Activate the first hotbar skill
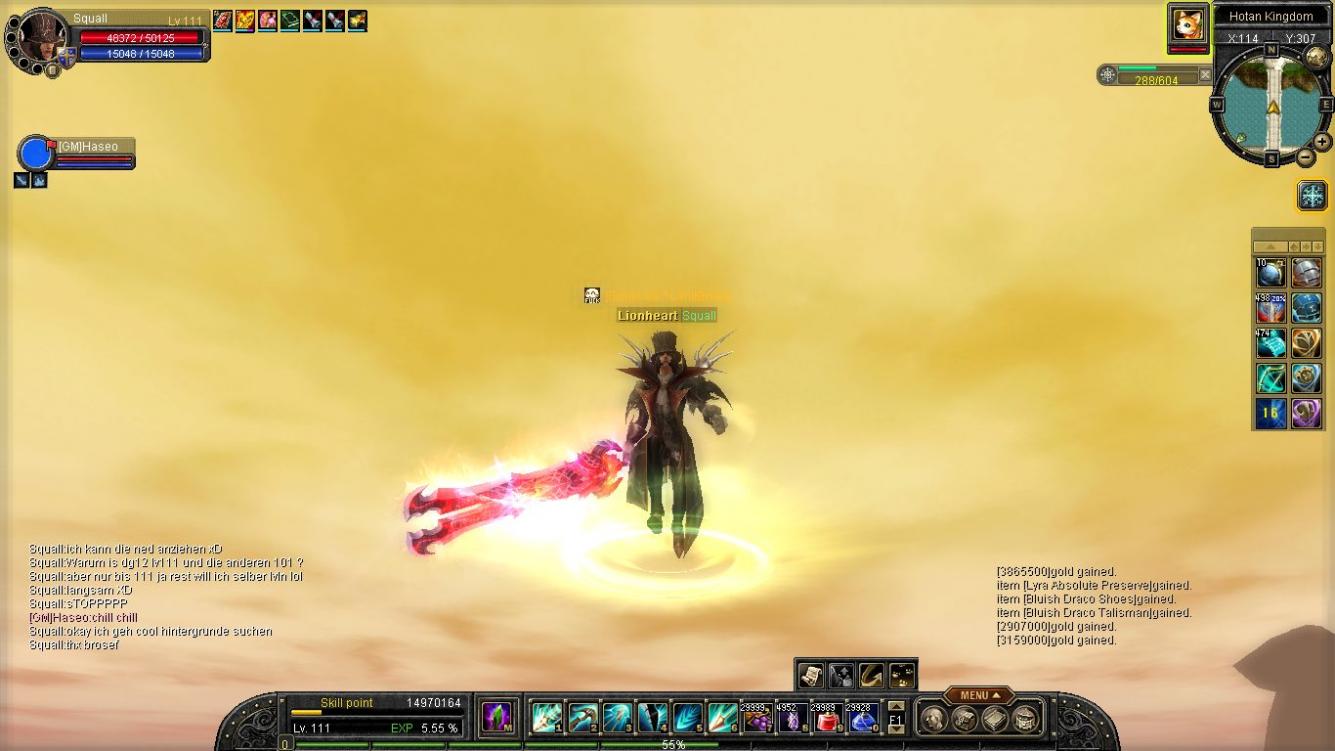This screenshot has height=751, width=1335. [546, 717]
